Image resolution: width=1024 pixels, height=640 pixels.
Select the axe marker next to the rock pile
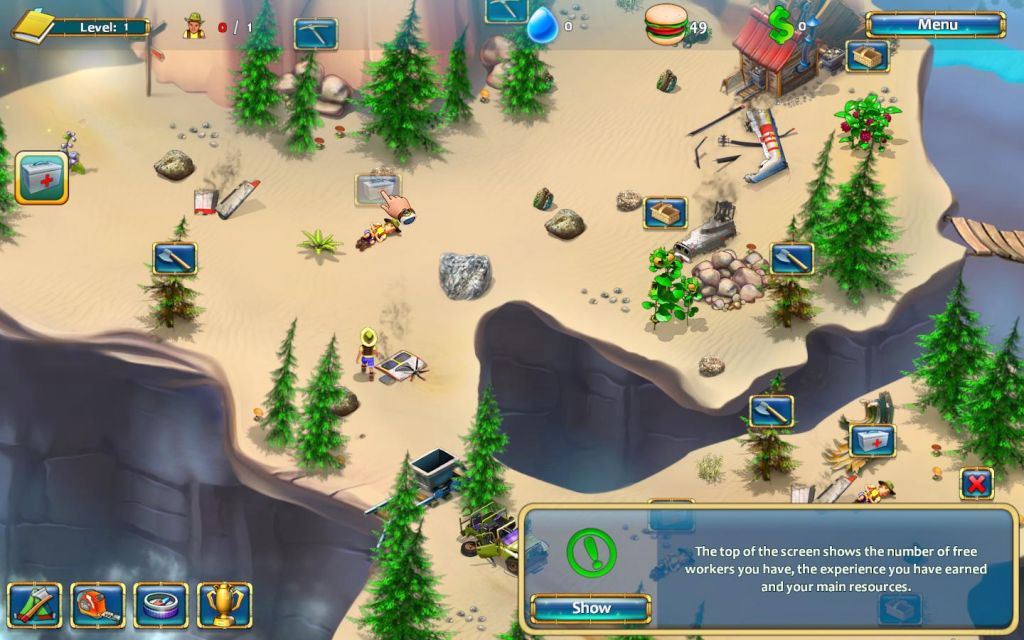pos(791,259)
